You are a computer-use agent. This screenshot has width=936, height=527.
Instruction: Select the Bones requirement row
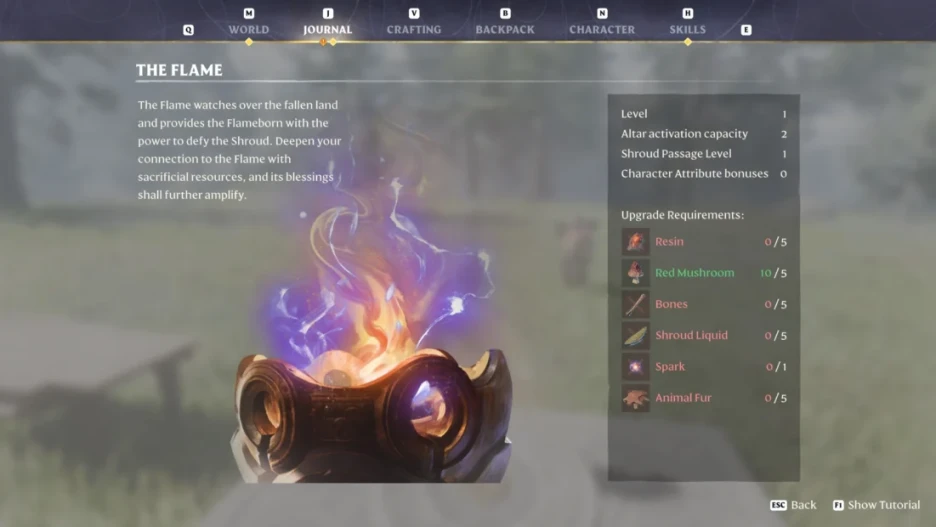pyautogui.click(x=704, y=304)
